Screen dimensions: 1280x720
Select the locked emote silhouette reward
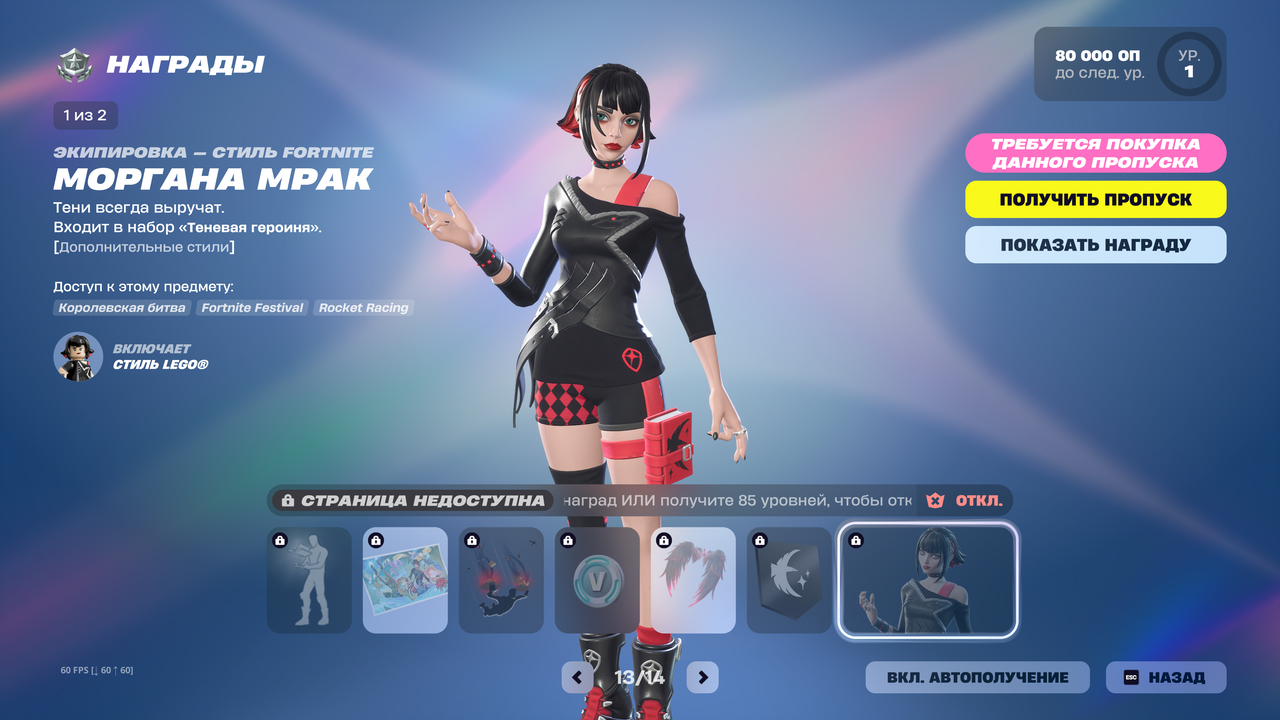coord(309,580)
